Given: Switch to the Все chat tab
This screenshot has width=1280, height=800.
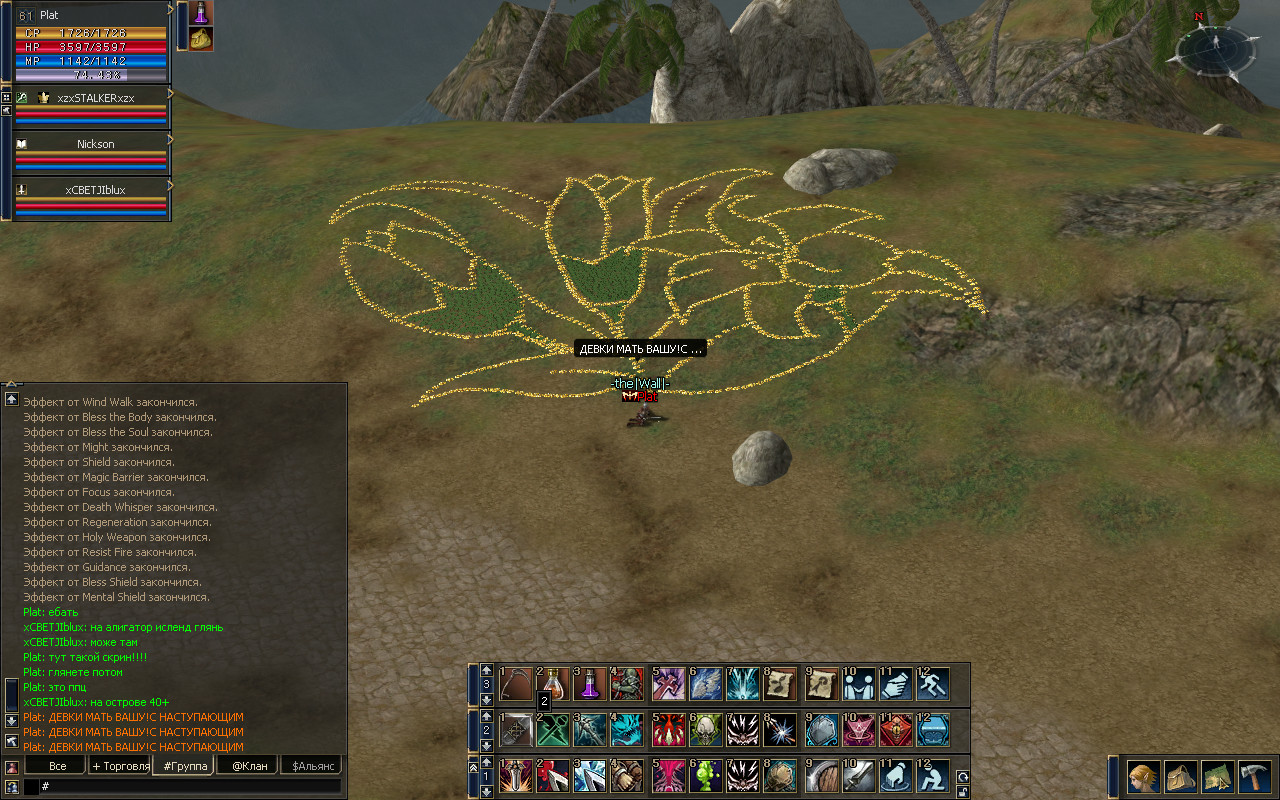Looking at the screenshot, I should click(58, 766).
